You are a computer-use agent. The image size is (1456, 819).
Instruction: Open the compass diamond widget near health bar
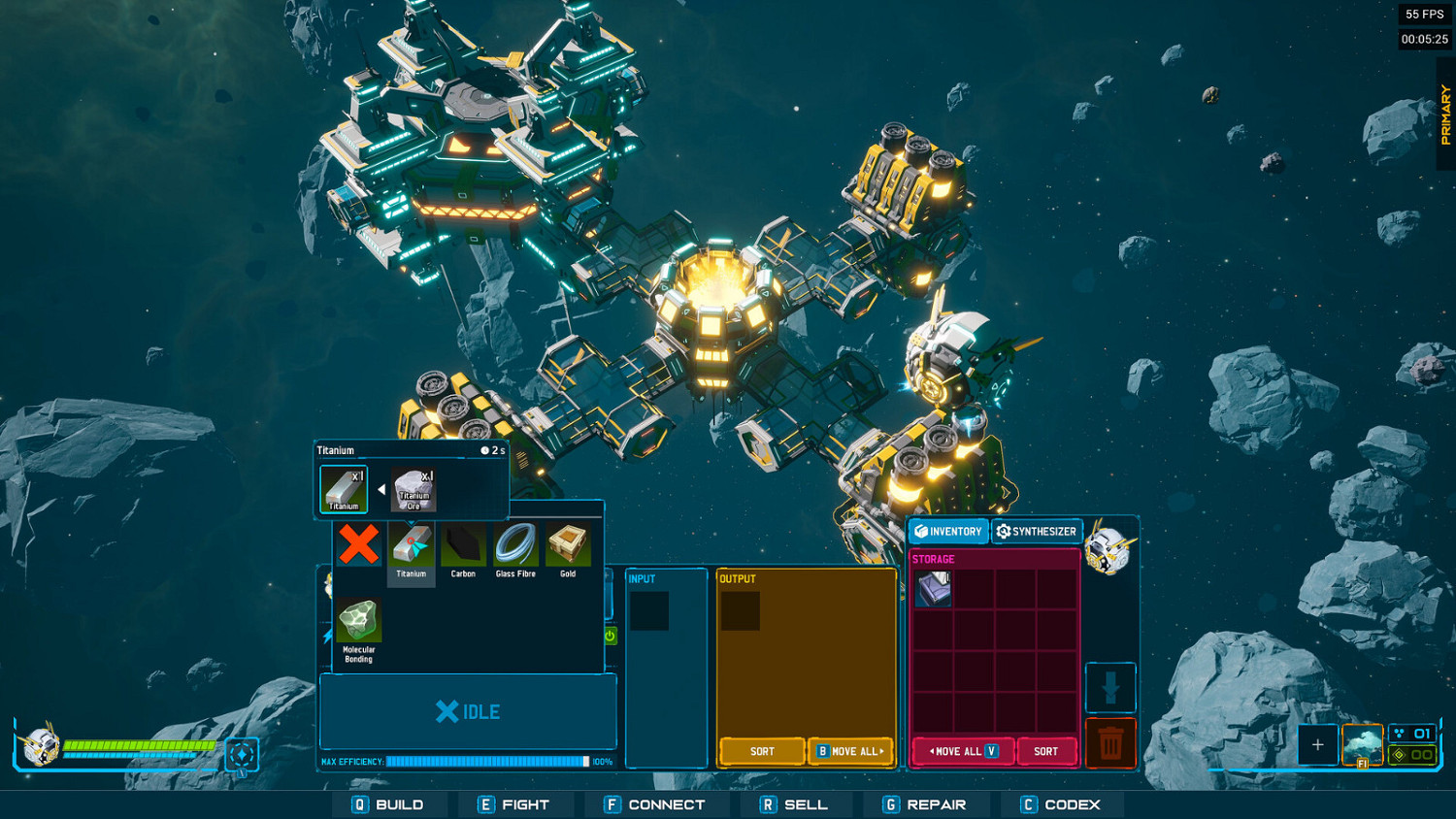pyautogui.click(x=240, y=755)
